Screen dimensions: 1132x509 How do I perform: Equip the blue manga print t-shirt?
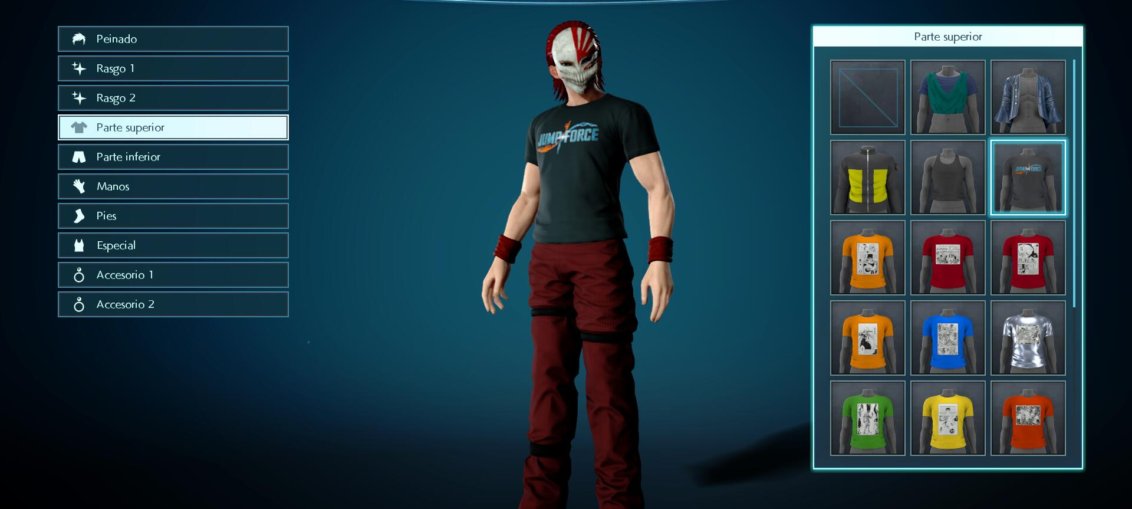pyautogui.click(x=948, y=337)
